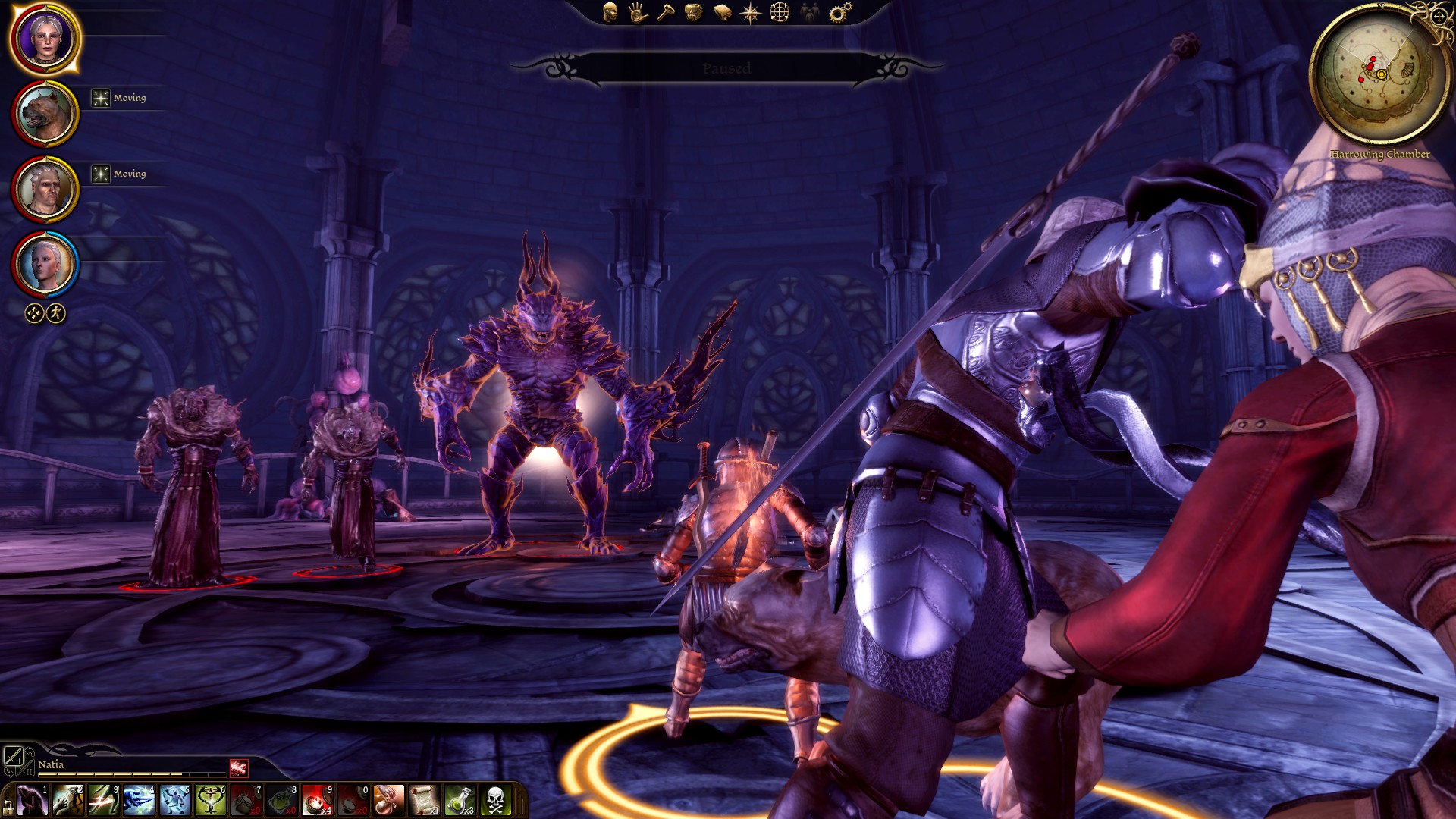Viewport: 1456px width, 819px height.
Task: Open the character record head icon
Action: (x=610, y=12)
